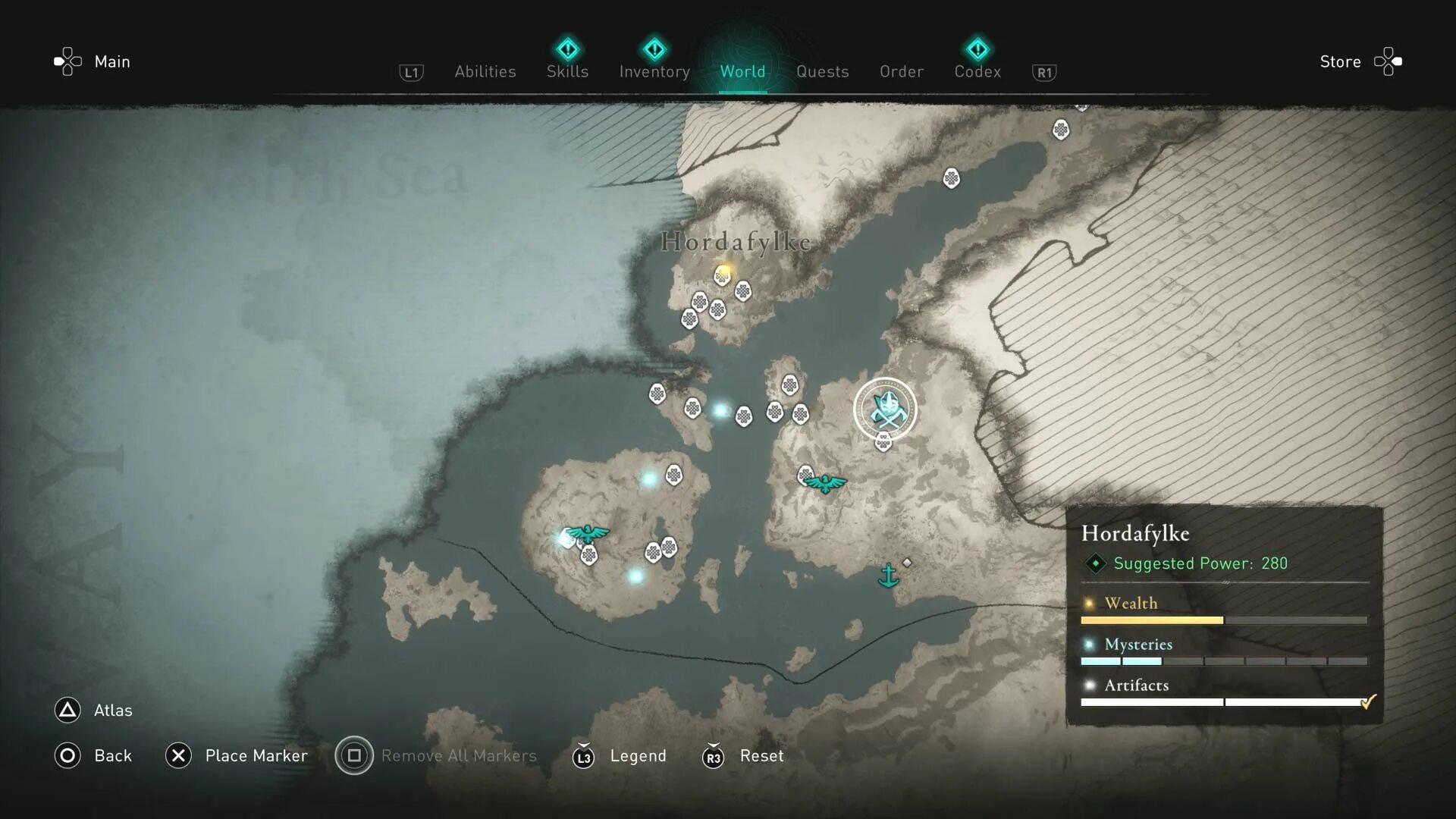
Task: Open the Skills tab
Action: click(x=567, y=71)
